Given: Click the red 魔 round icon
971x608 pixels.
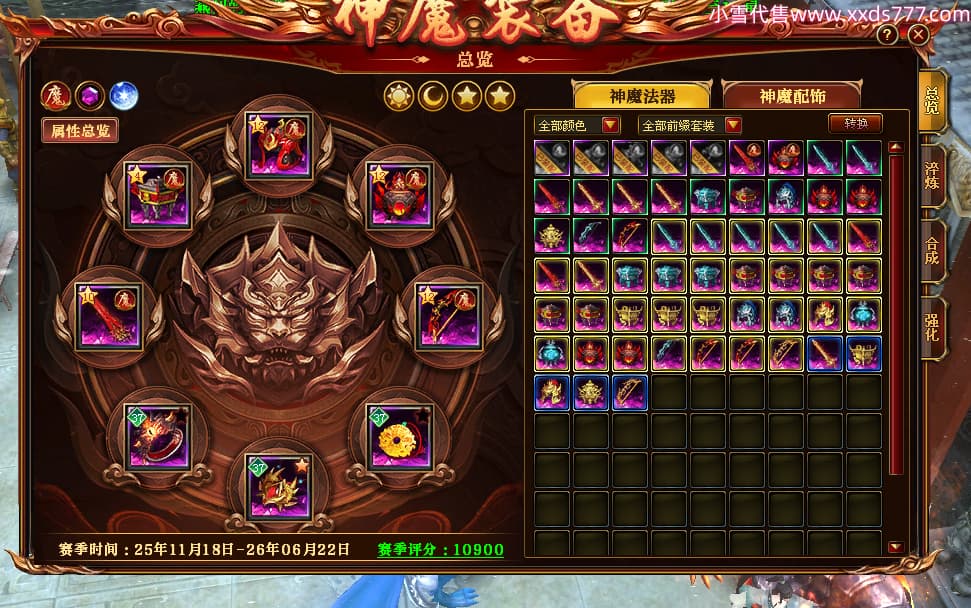Looking at the screenshot, I should pos(55,96).
